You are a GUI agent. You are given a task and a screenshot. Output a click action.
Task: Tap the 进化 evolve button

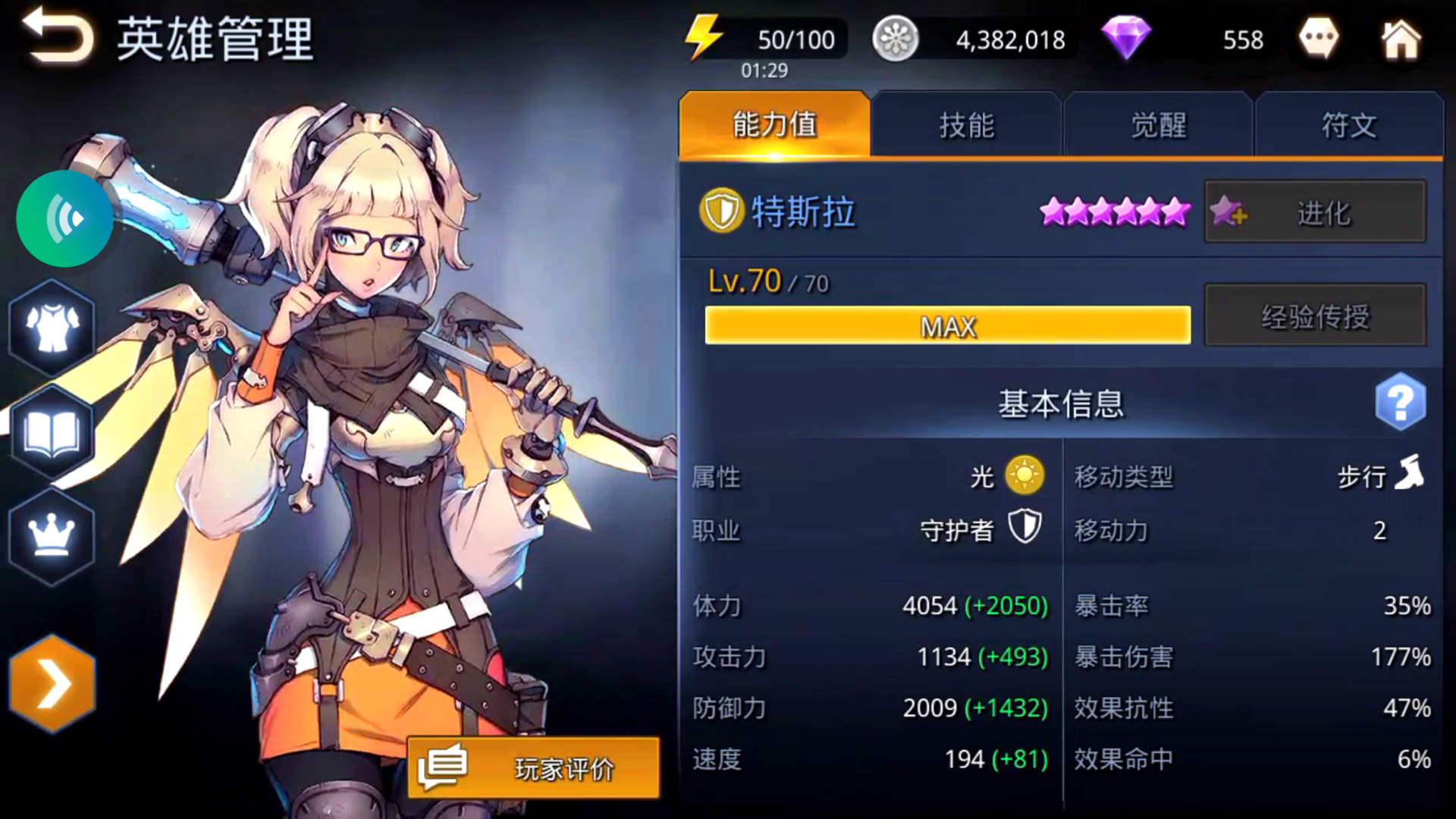(x=1315, y=212)
